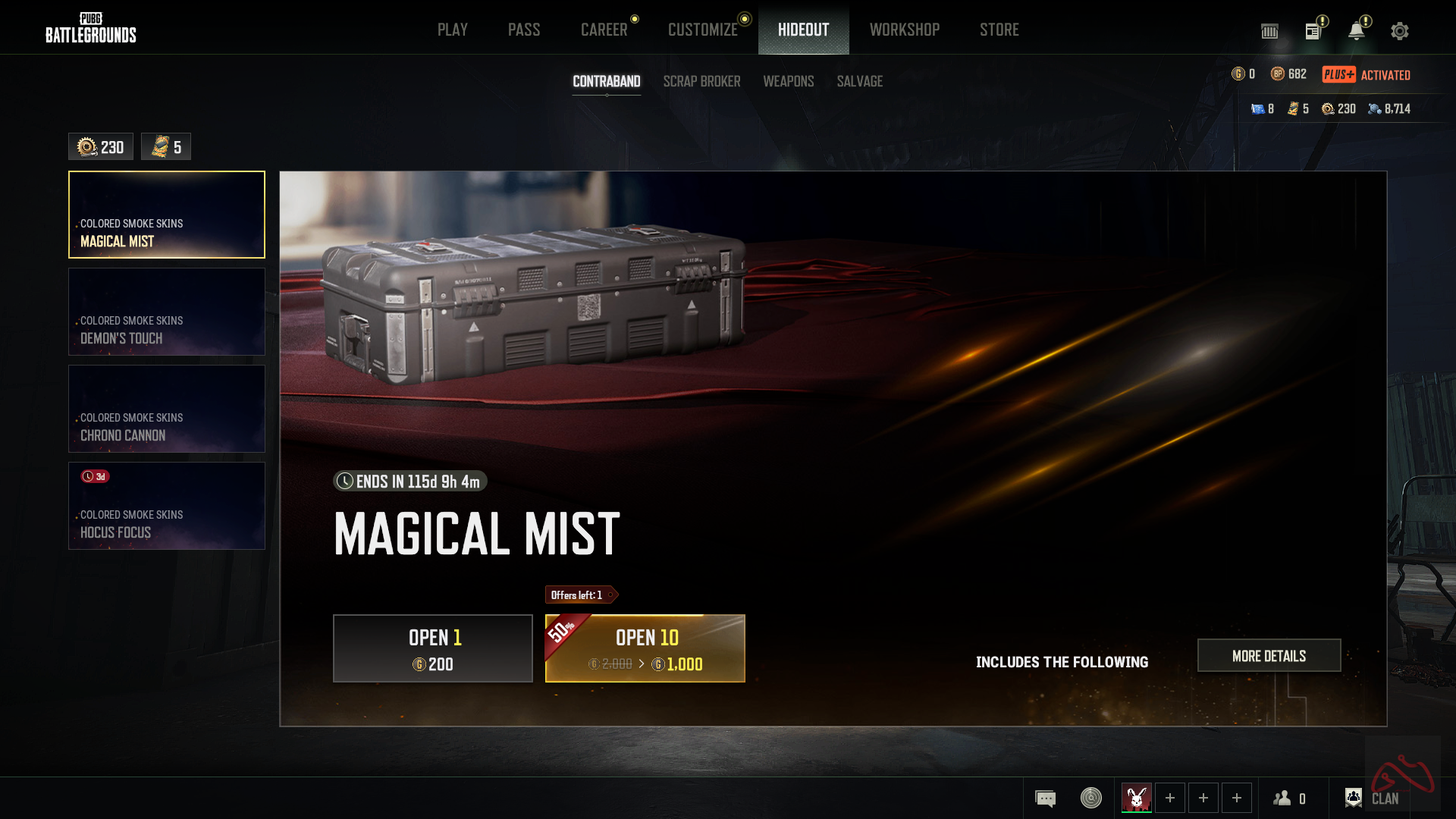Open the WORKSHOP section

[905, 30]
